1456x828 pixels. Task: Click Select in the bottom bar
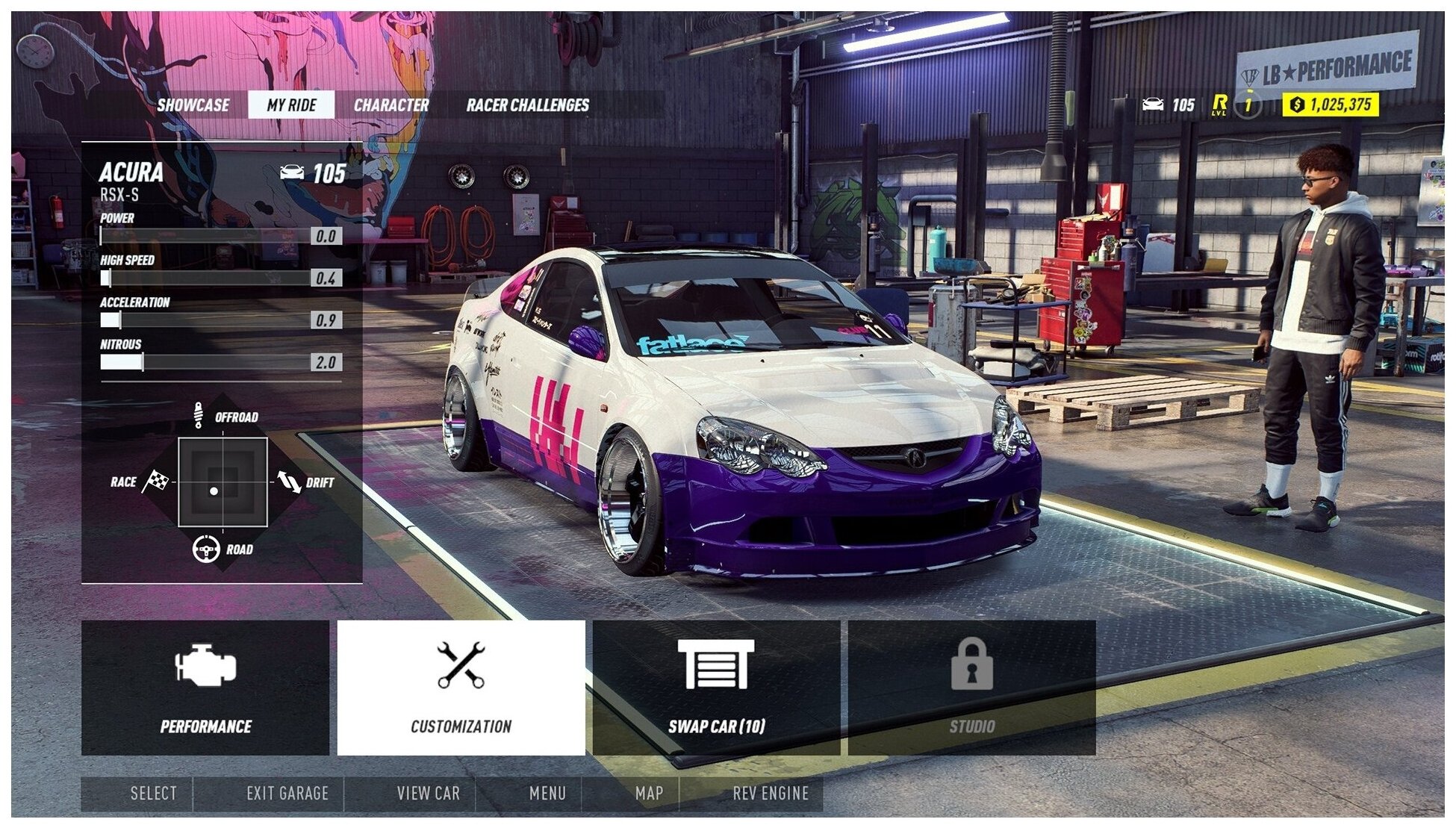153,794
